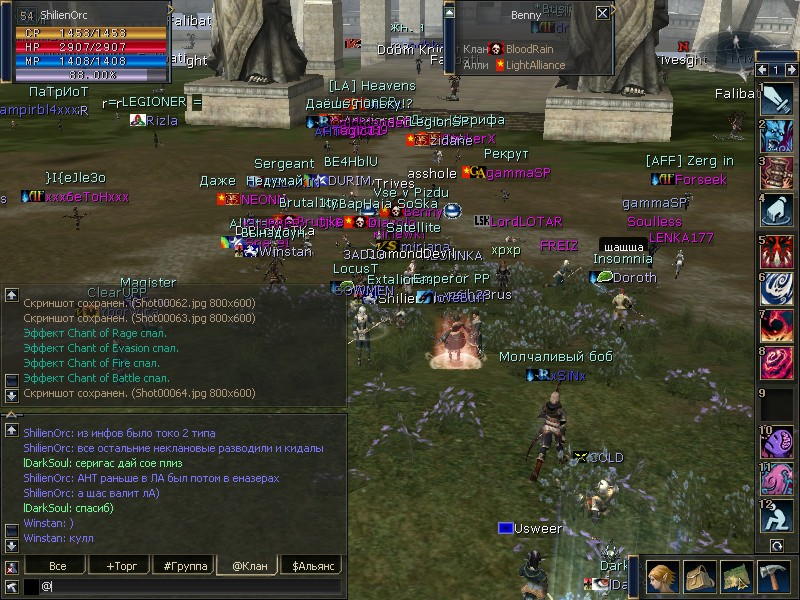Go to the next hotbar page arrow
800x600 pixels.
click(x=790, y=70)
